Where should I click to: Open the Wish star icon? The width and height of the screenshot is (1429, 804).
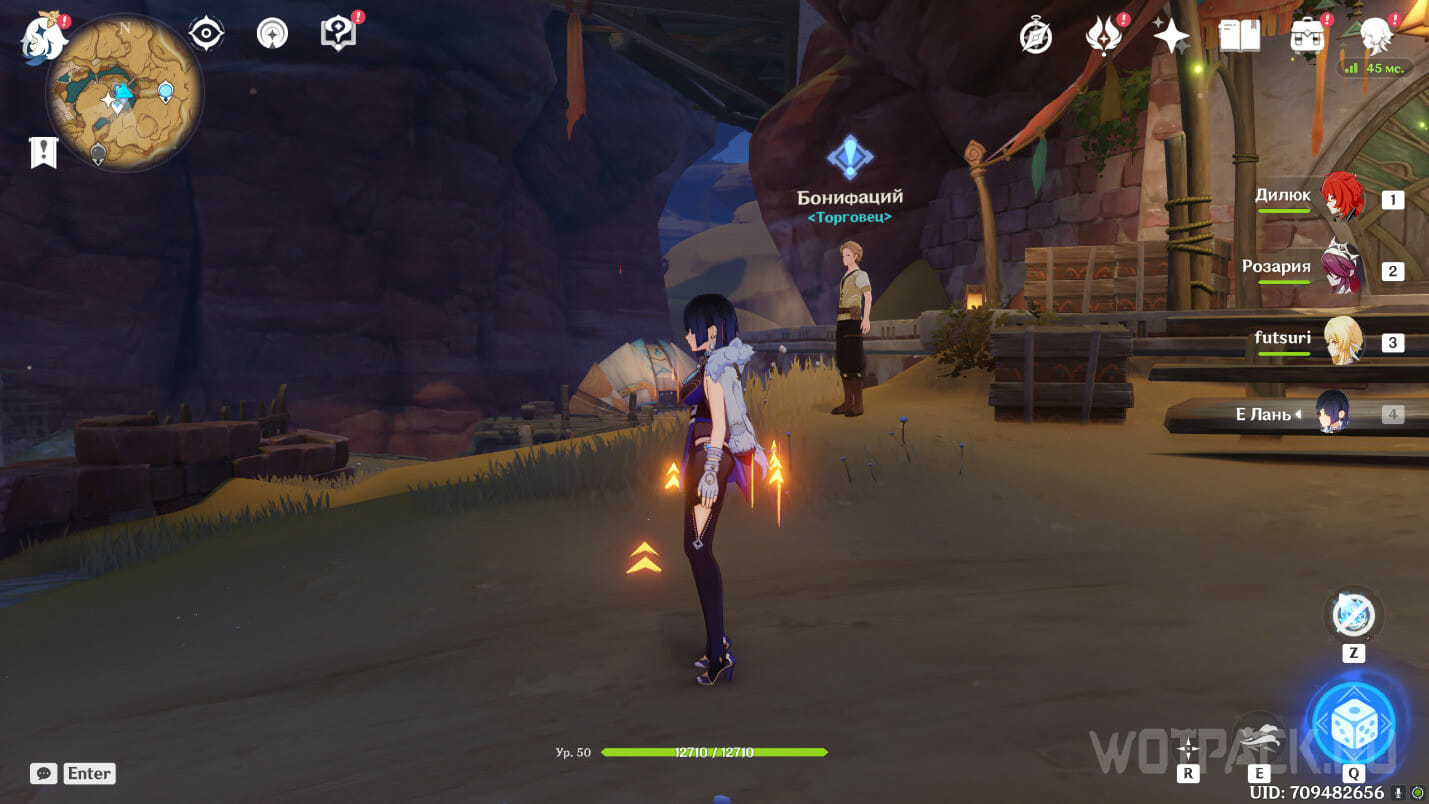point(1171,36)
